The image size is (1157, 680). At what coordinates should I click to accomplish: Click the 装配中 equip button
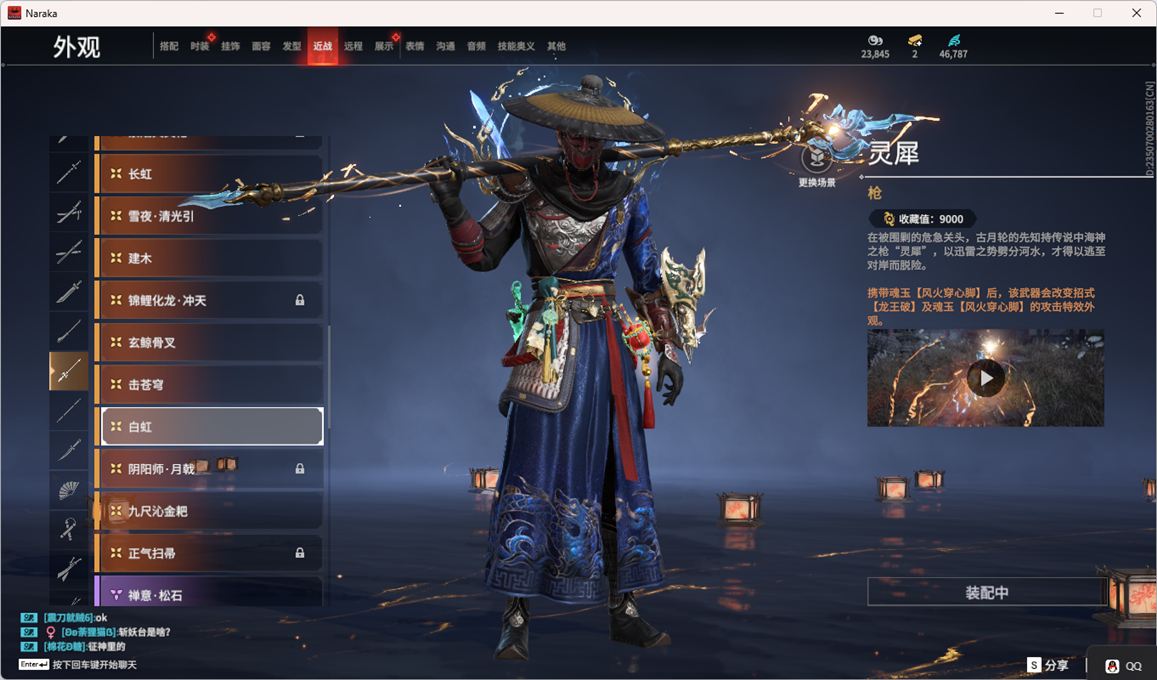(x=986, y=592)
